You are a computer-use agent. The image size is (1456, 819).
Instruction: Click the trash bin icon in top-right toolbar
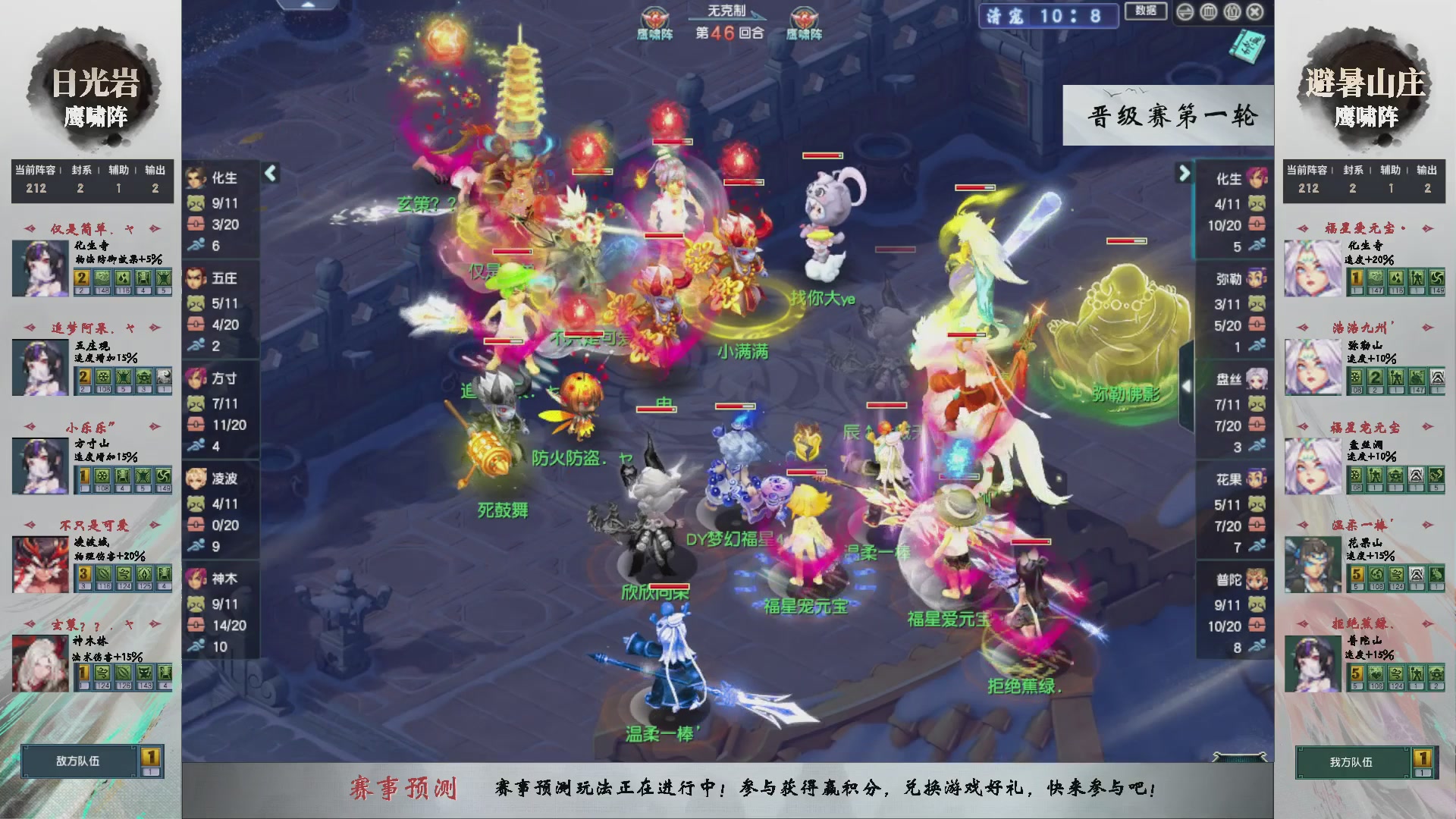[x=1208, y=12]
